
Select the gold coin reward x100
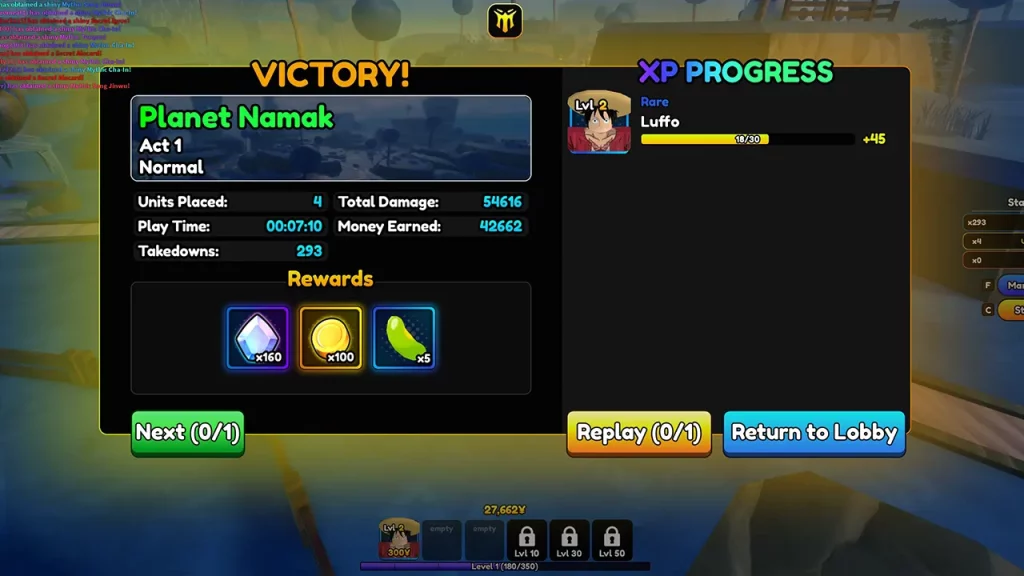pyautogui.click(x=331, y=337)
